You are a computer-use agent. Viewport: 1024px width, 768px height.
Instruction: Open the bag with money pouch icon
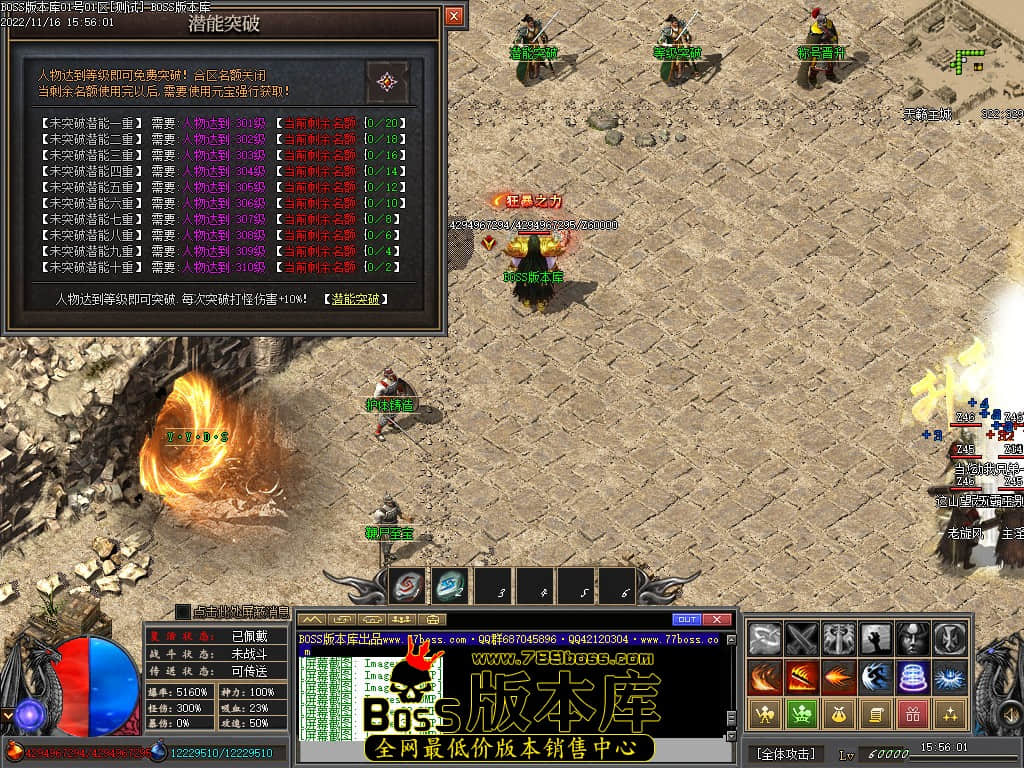tap(839, 714)
